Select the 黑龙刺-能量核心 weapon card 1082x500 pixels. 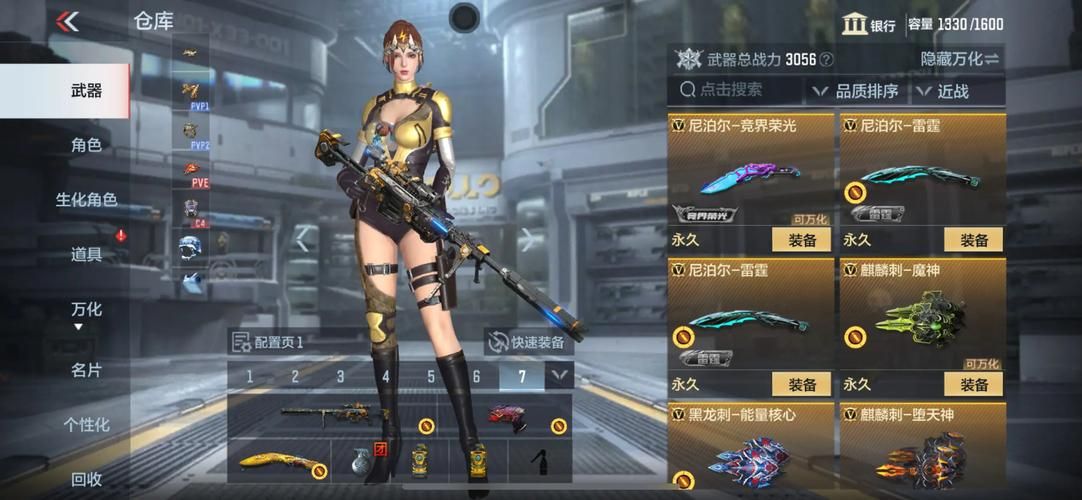coord(751,450)
